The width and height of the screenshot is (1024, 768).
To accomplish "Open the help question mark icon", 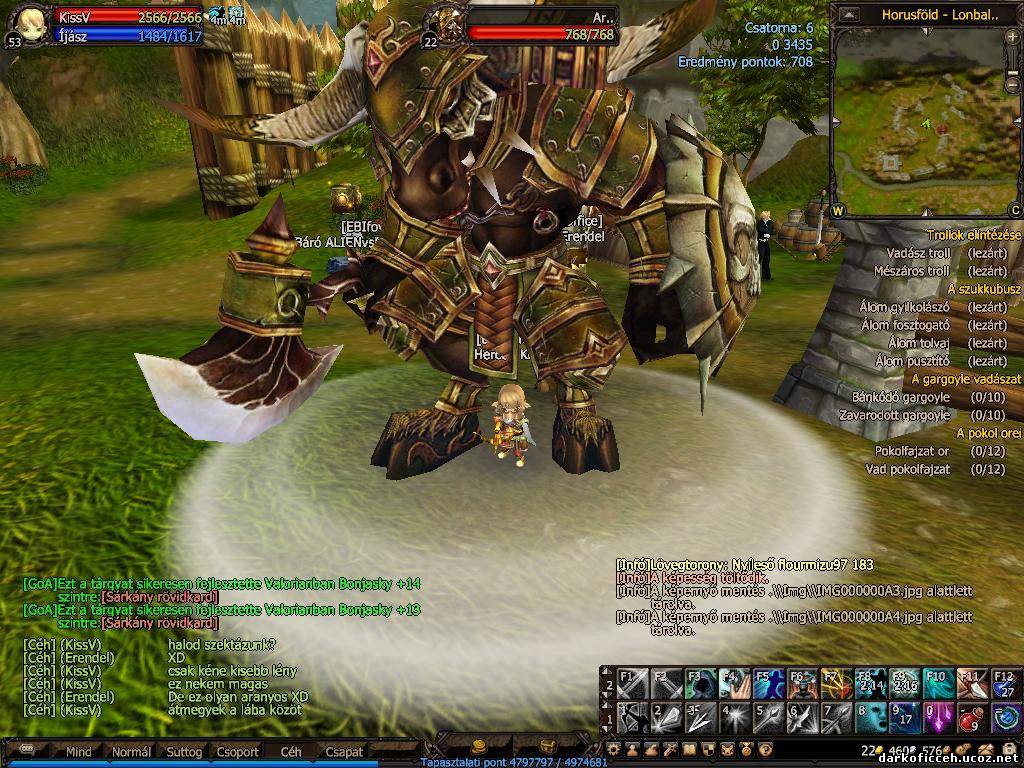I will [765, 749].
